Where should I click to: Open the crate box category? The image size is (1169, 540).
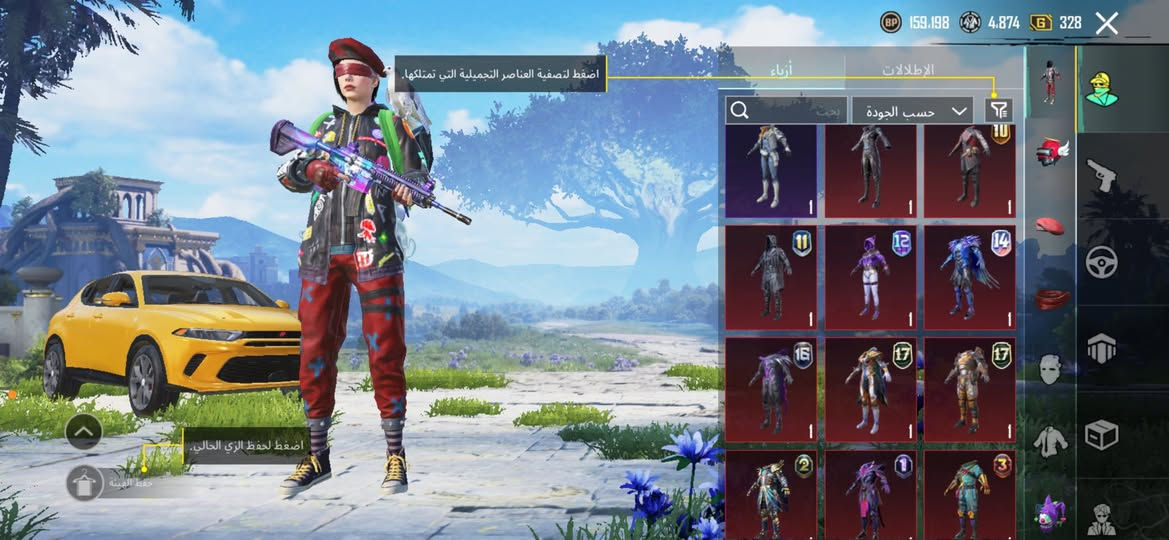(x=1102, y=435)
